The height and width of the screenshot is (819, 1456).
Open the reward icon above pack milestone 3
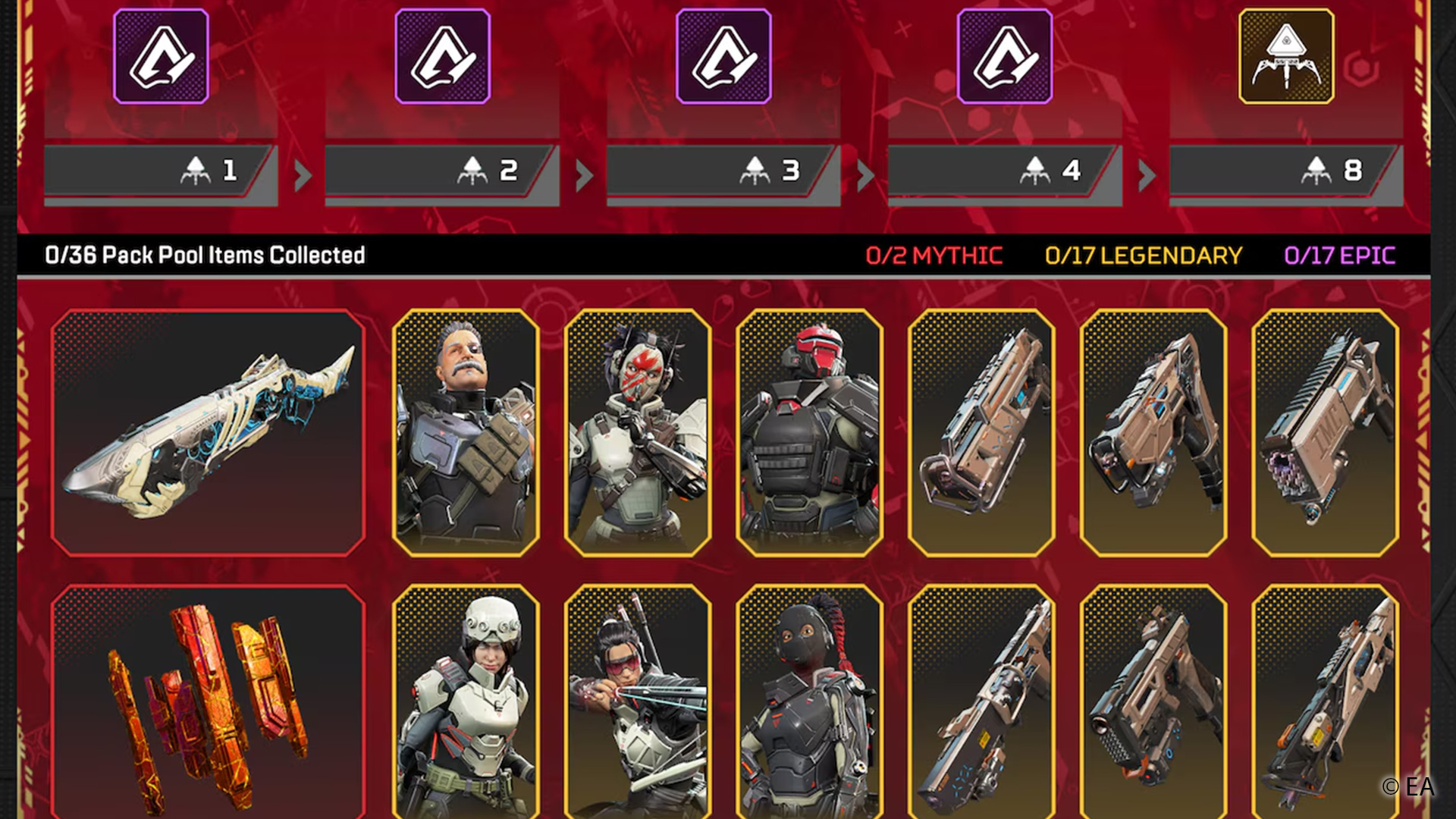point(723,56)
